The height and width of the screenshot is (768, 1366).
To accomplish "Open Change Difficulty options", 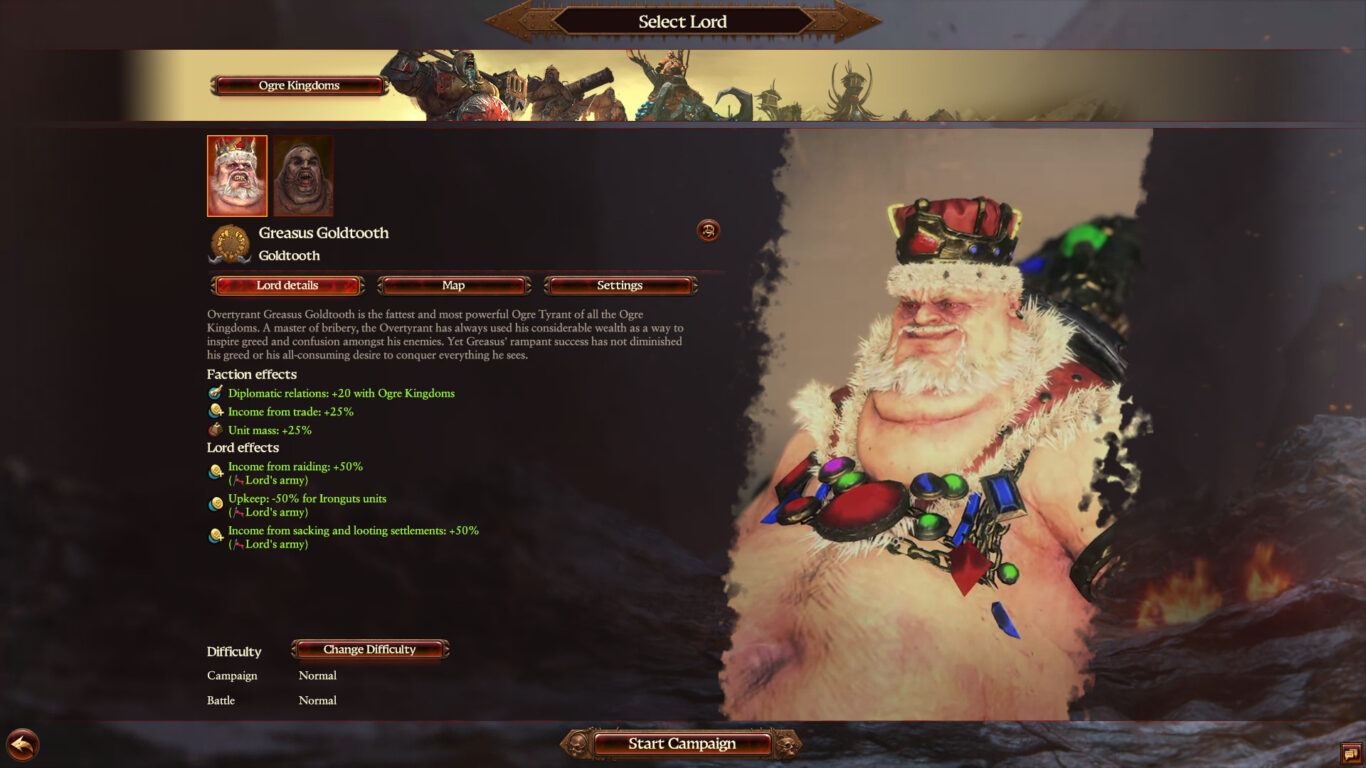I will [370, 649].
